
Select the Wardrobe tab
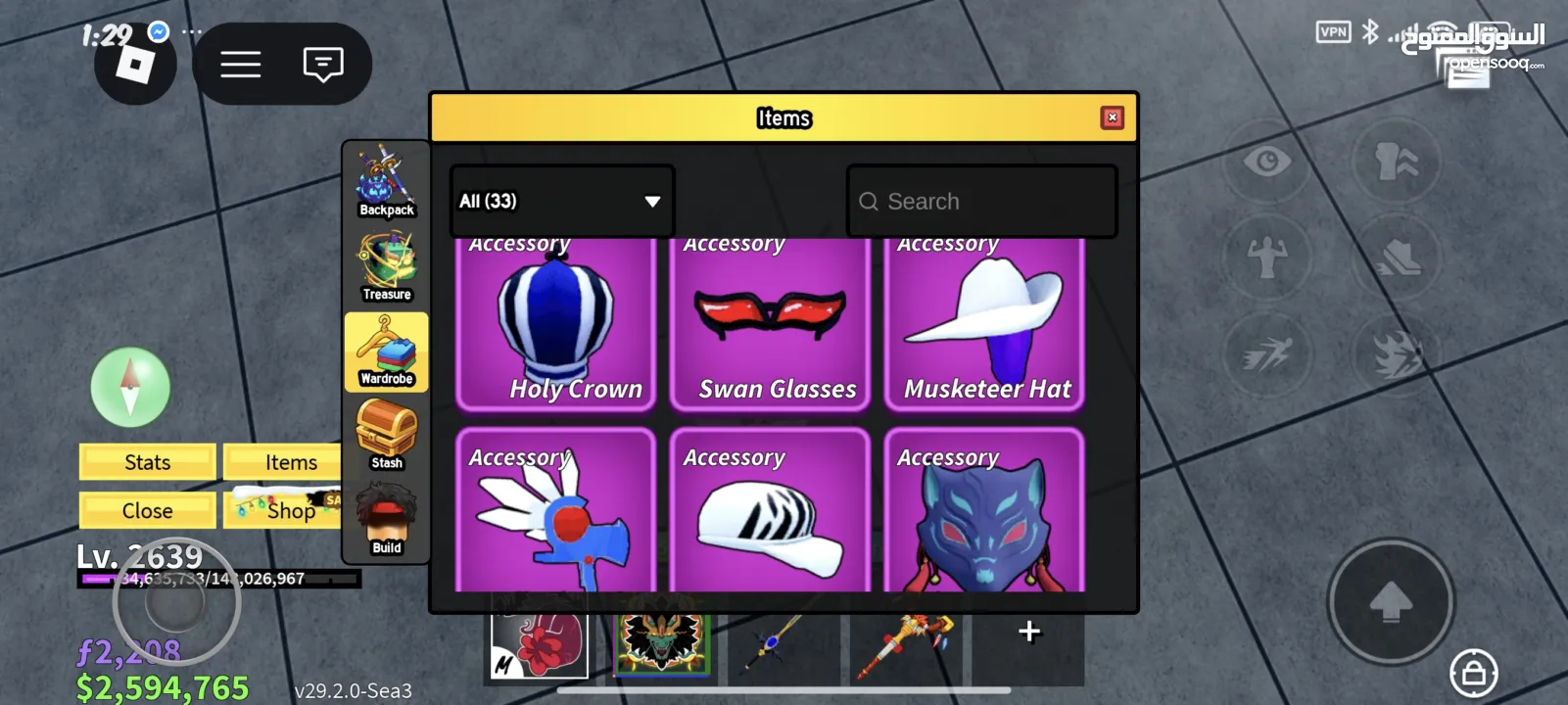[x=386, y=352]
